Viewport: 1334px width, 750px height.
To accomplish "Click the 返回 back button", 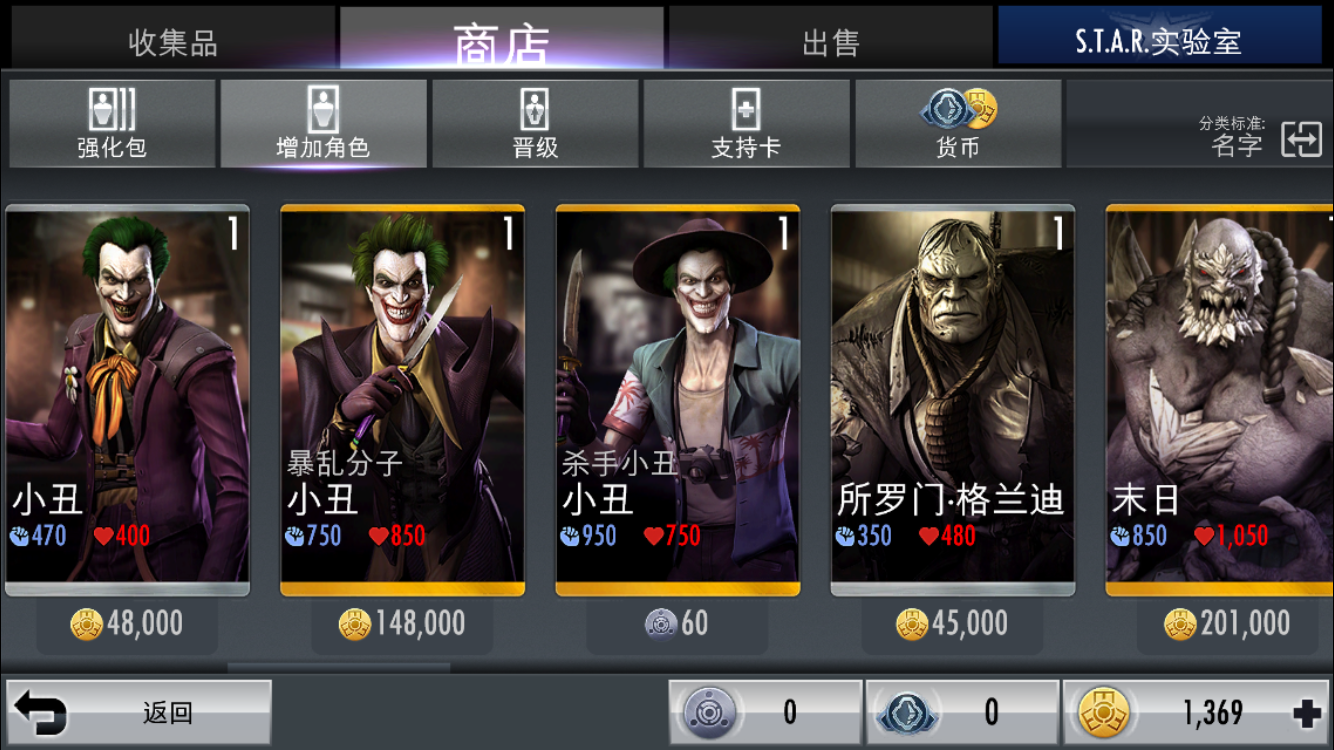I will (x=139, y=713).
